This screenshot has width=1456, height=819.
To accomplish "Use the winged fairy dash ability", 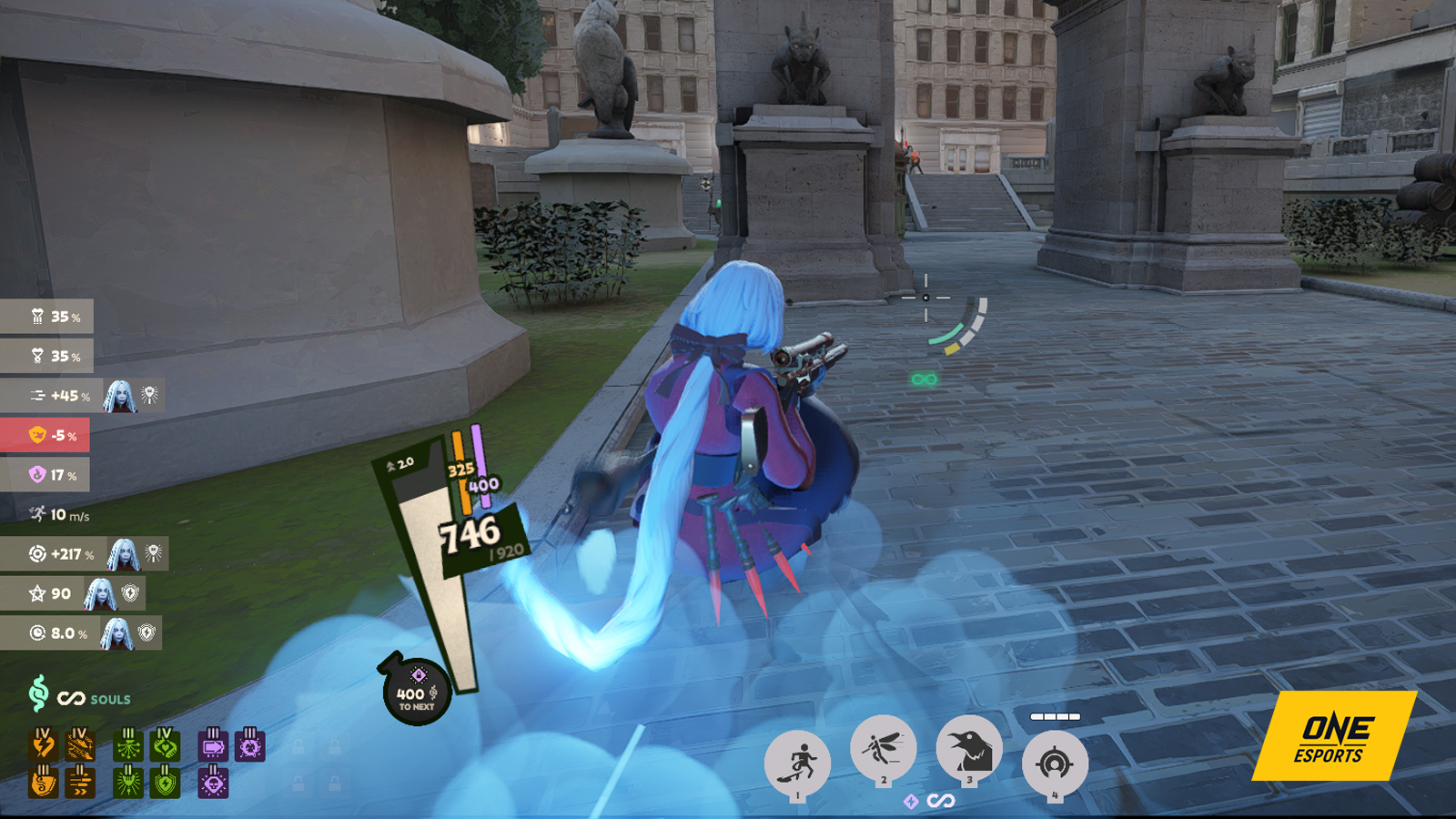I will pyautogui.click(x=883, y=748).
